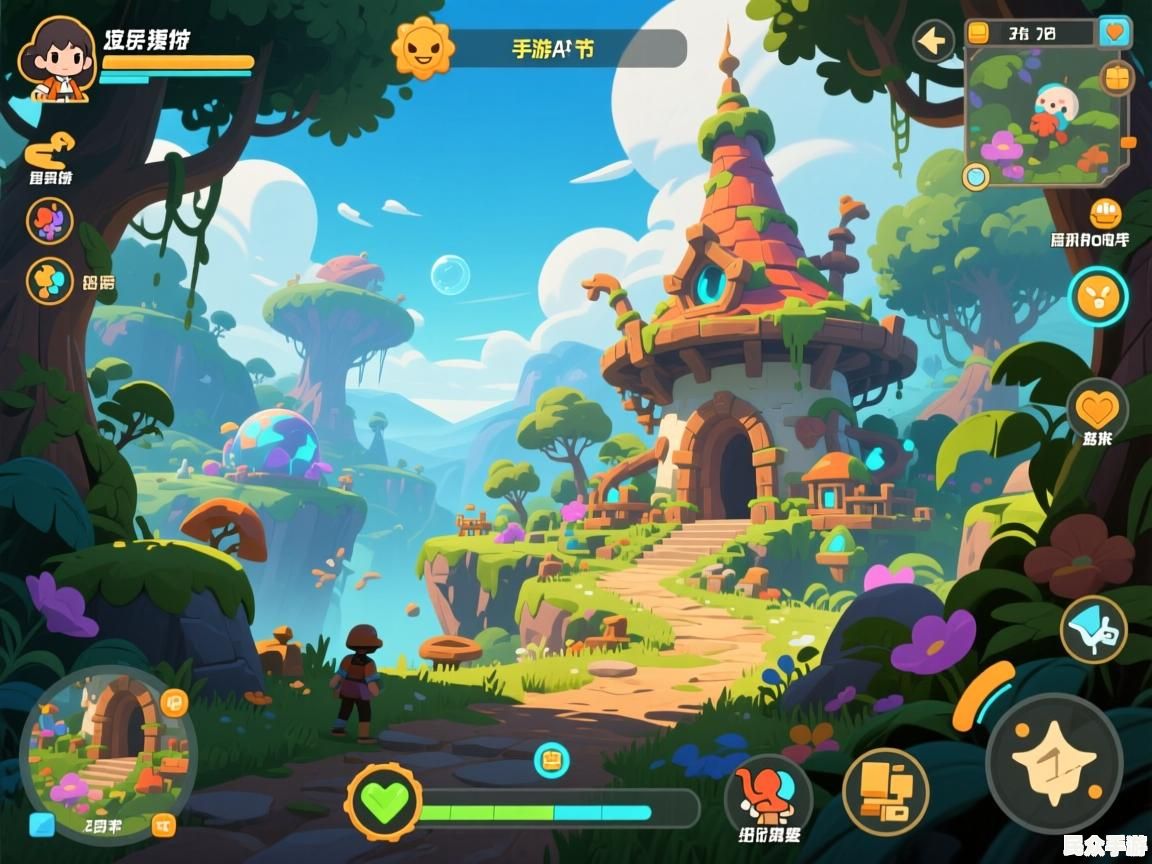The height and width of the screenshot is (864, 1152).
Task: Open the player avatar portrait
Action: [56, 58]
